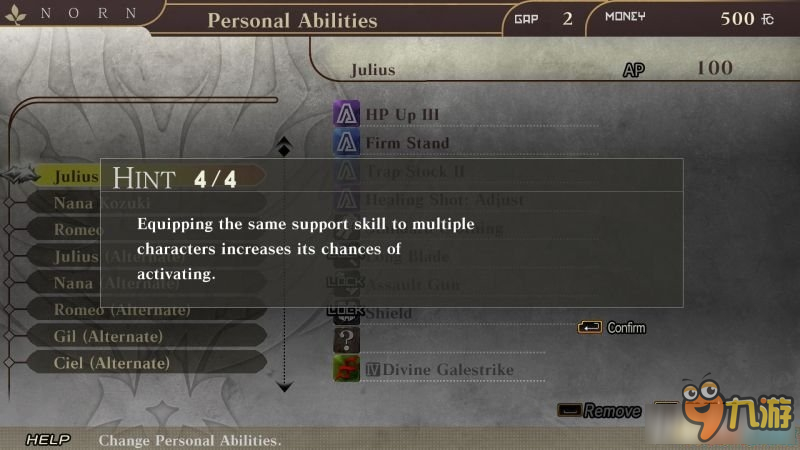Image resolution: width=800 pixels, height=450 pixels.
Task: Select Gil (Alternate) character entry
Action: pos(108,337)
